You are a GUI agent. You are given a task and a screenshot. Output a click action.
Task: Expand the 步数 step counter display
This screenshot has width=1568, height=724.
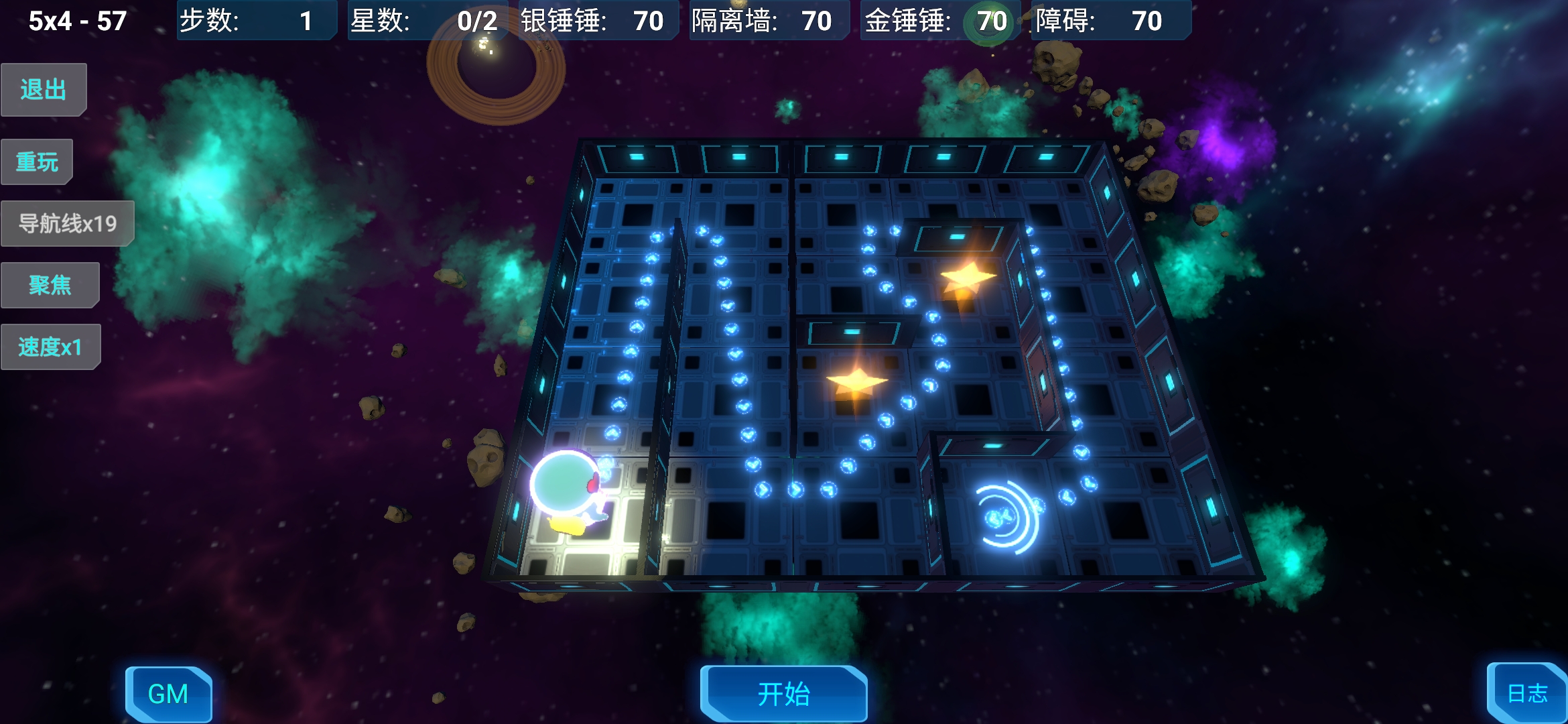tap(257, 21)
